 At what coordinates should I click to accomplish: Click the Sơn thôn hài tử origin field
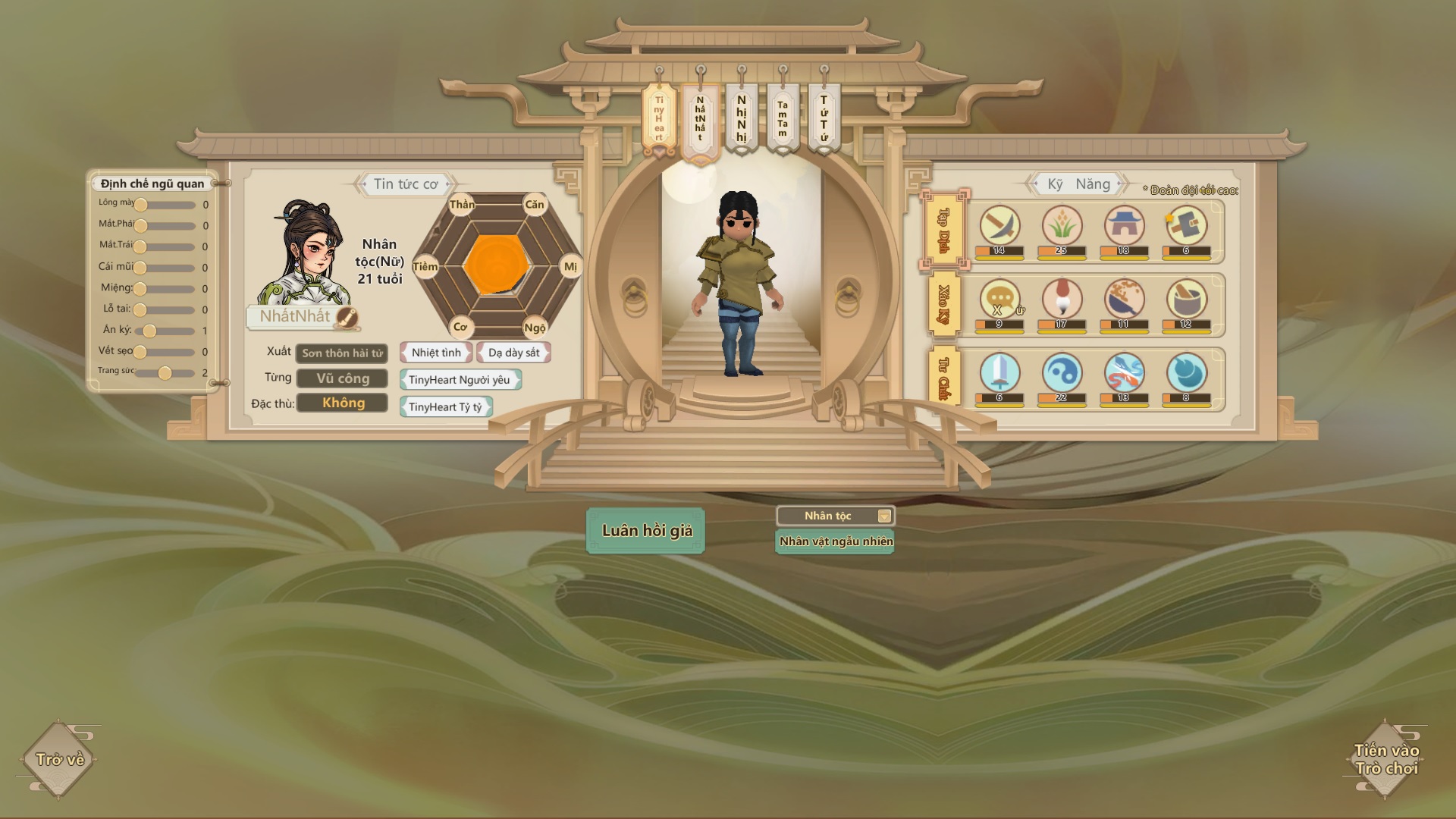342,353
